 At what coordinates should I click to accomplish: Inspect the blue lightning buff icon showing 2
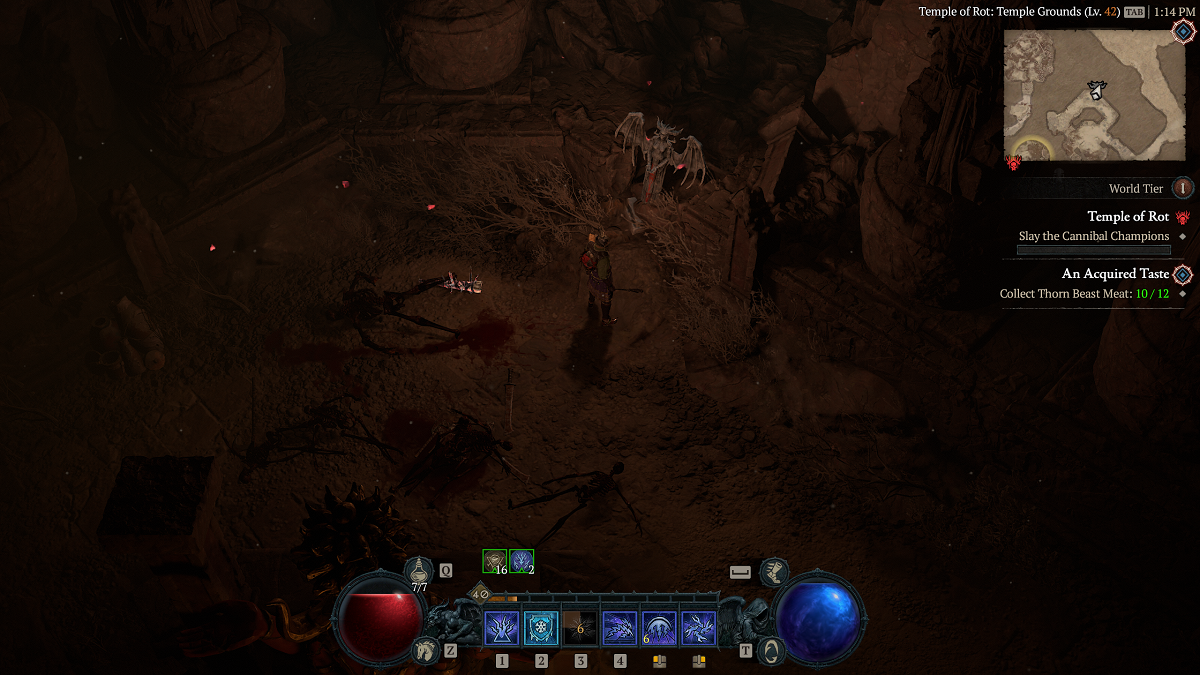(521, 561)
